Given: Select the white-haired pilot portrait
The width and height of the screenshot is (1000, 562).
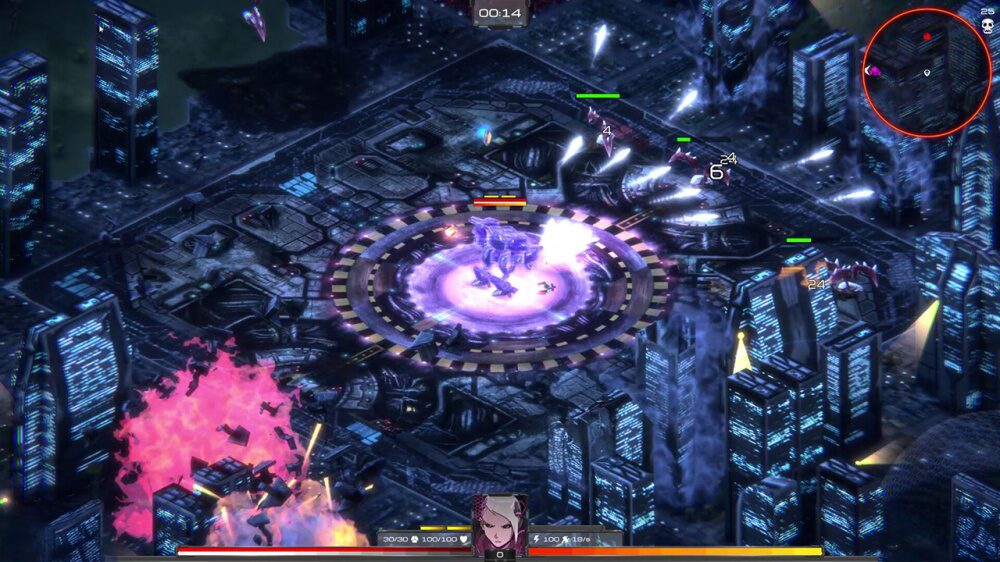Looking at the screenshot, I should [x=499, y=523].
